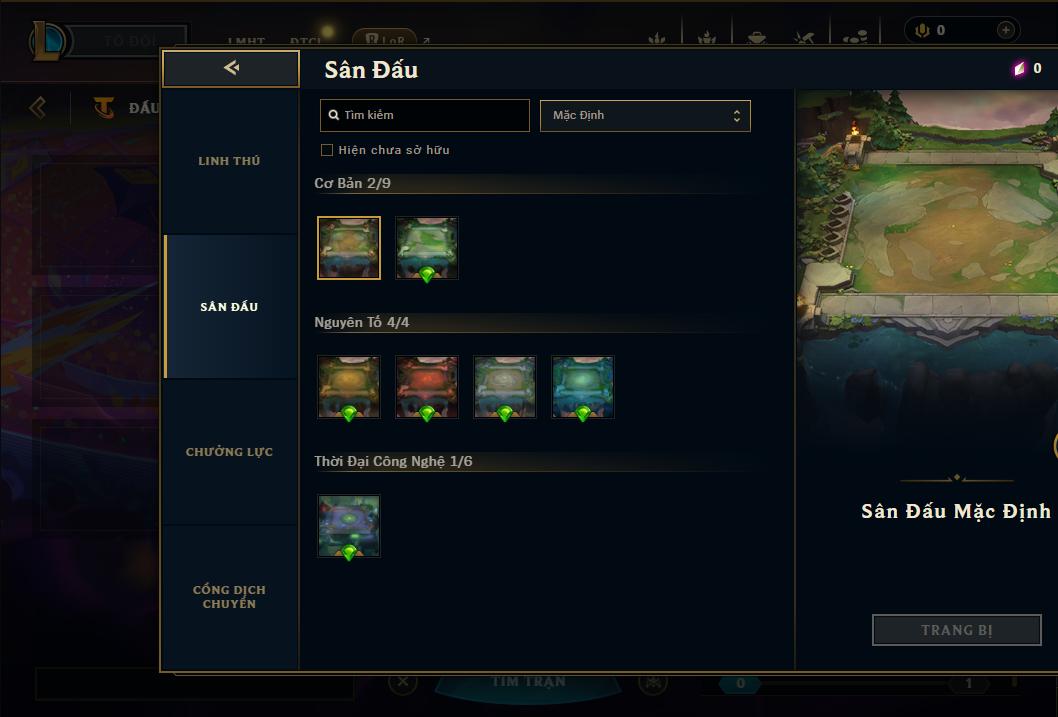Select the default arena thumbnail with gold border
The width and height of the screenshot is (1058, 717).
[x=349, y=248]
